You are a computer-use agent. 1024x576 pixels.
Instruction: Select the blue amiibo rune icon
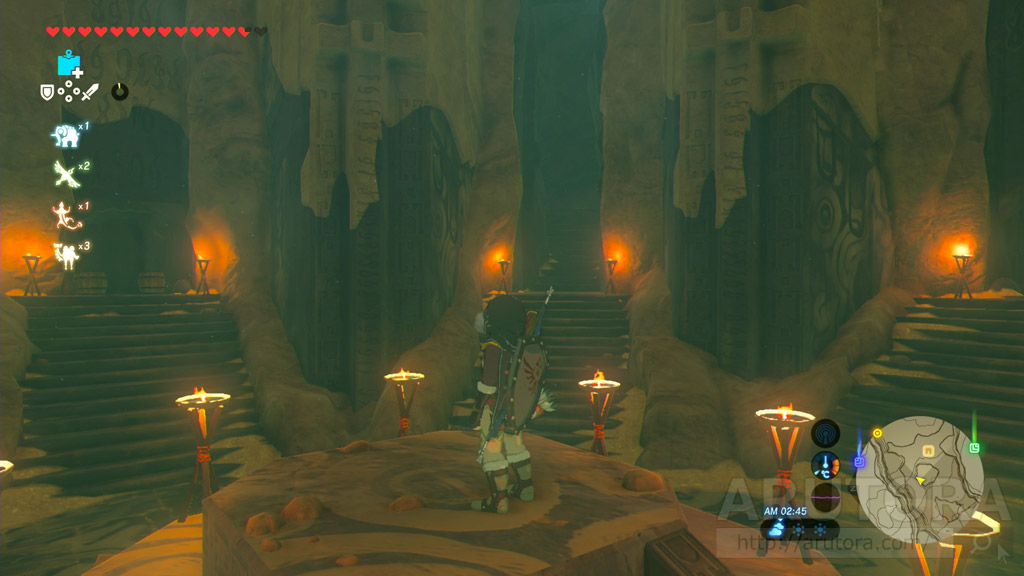tap(70, 64)
